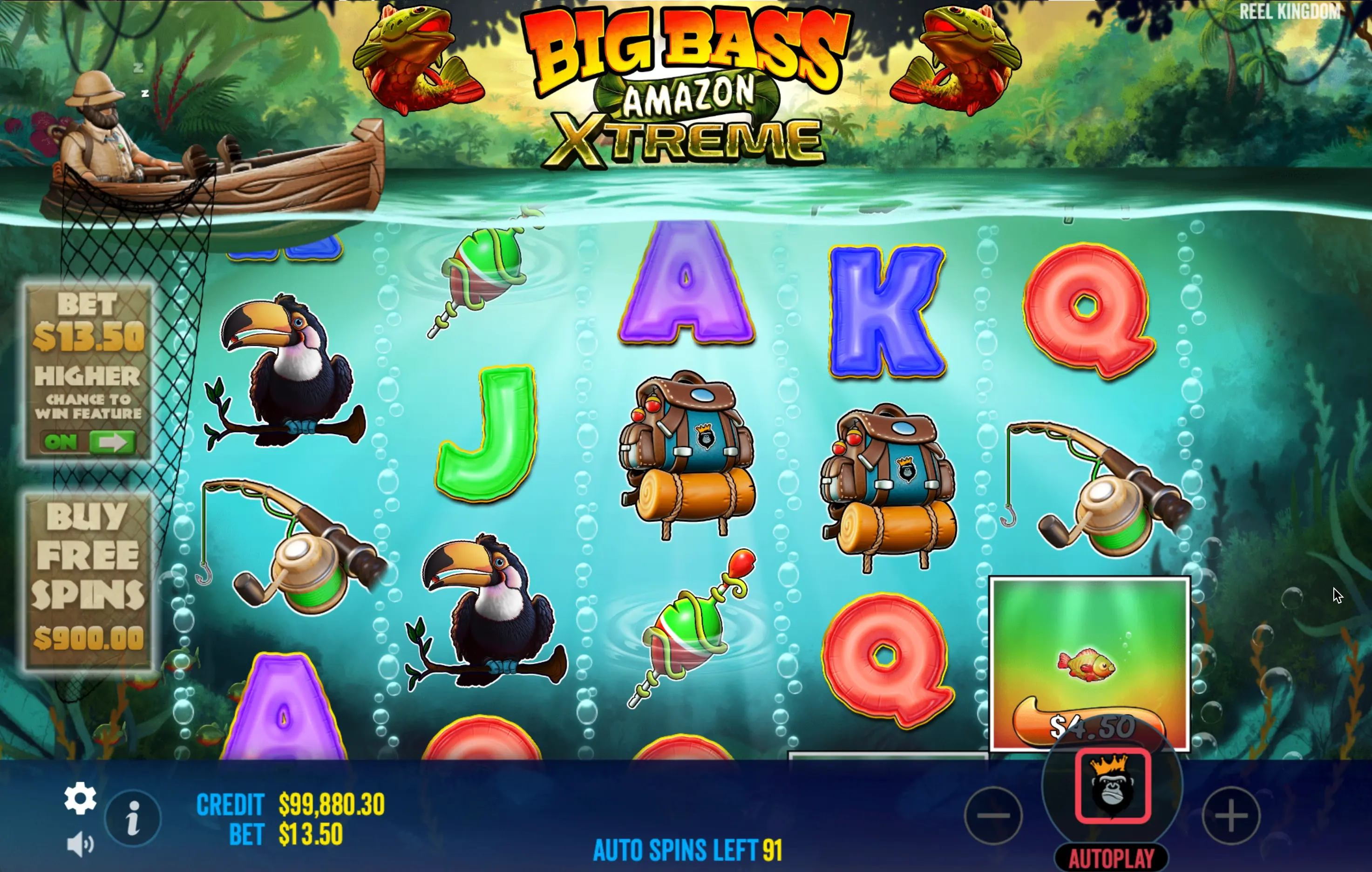Increase the bet with plus button
The image size is (1372, 872).
[1231, 815]
